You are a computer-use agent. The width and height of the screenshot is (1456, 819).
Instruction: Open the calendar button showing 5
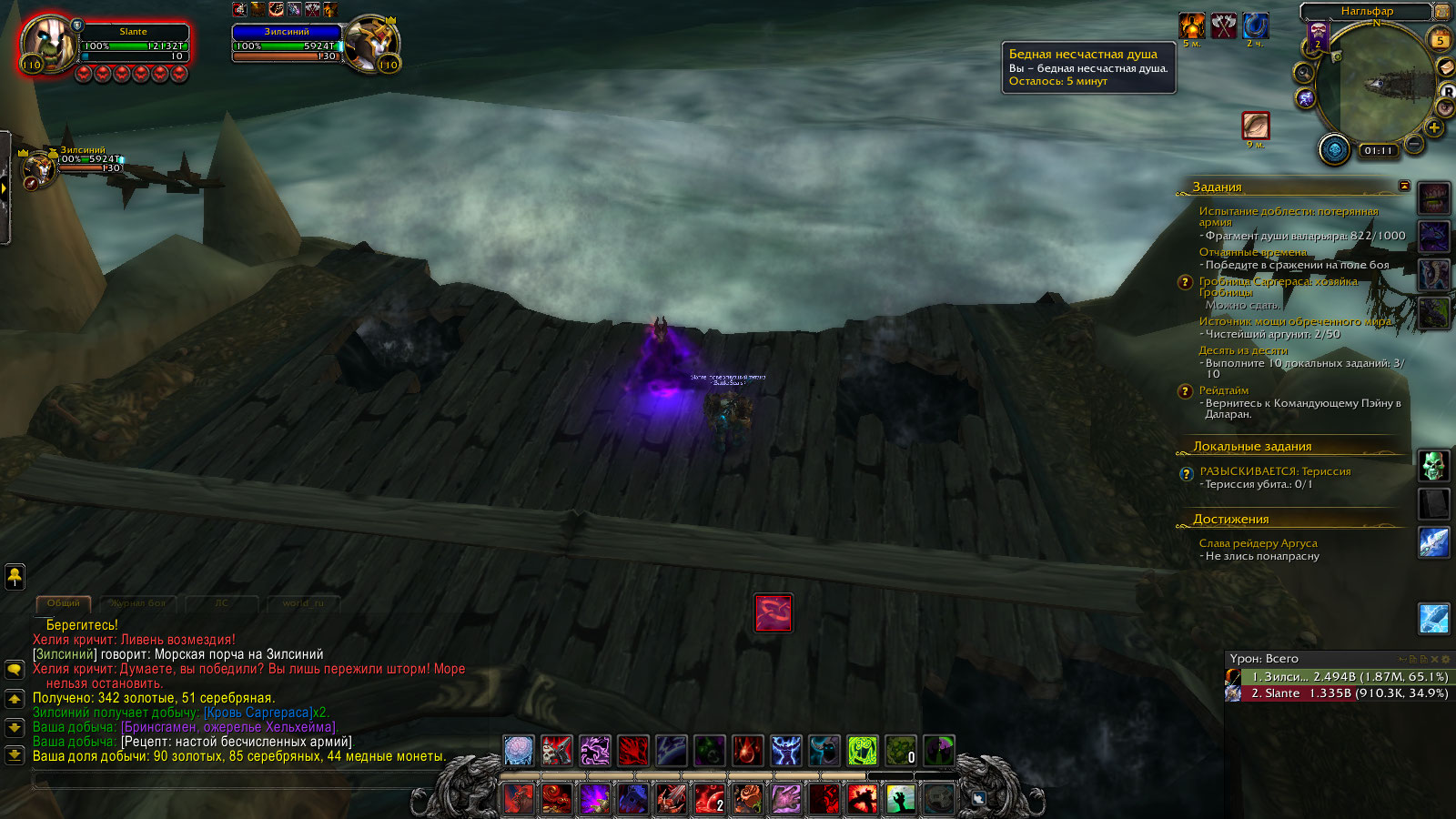(1441, 40)
